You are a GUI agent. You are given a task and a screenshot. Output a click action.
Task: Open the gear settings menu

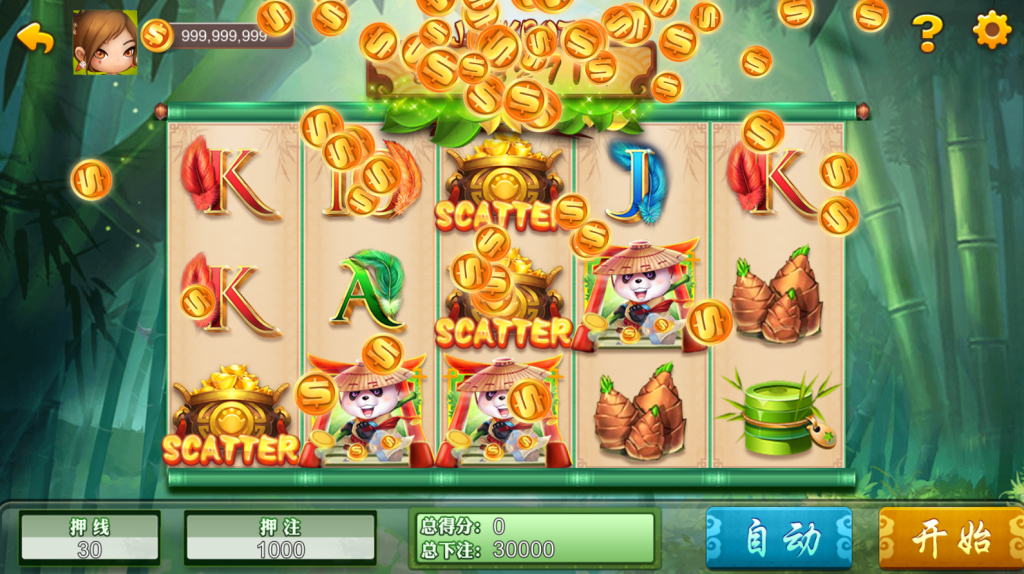(992, 32)
